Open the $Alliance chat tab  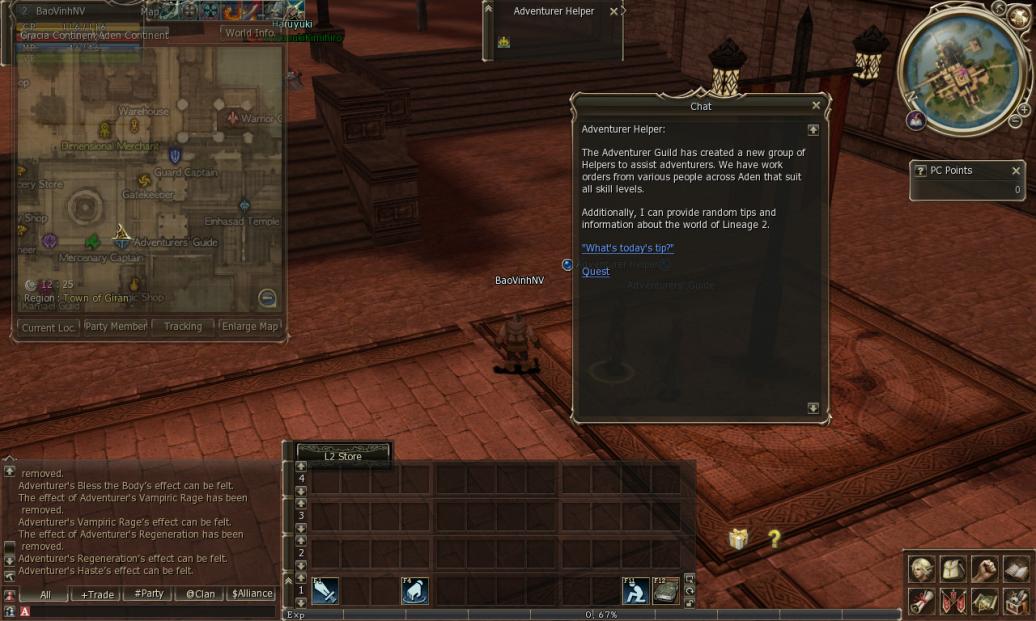252,594
